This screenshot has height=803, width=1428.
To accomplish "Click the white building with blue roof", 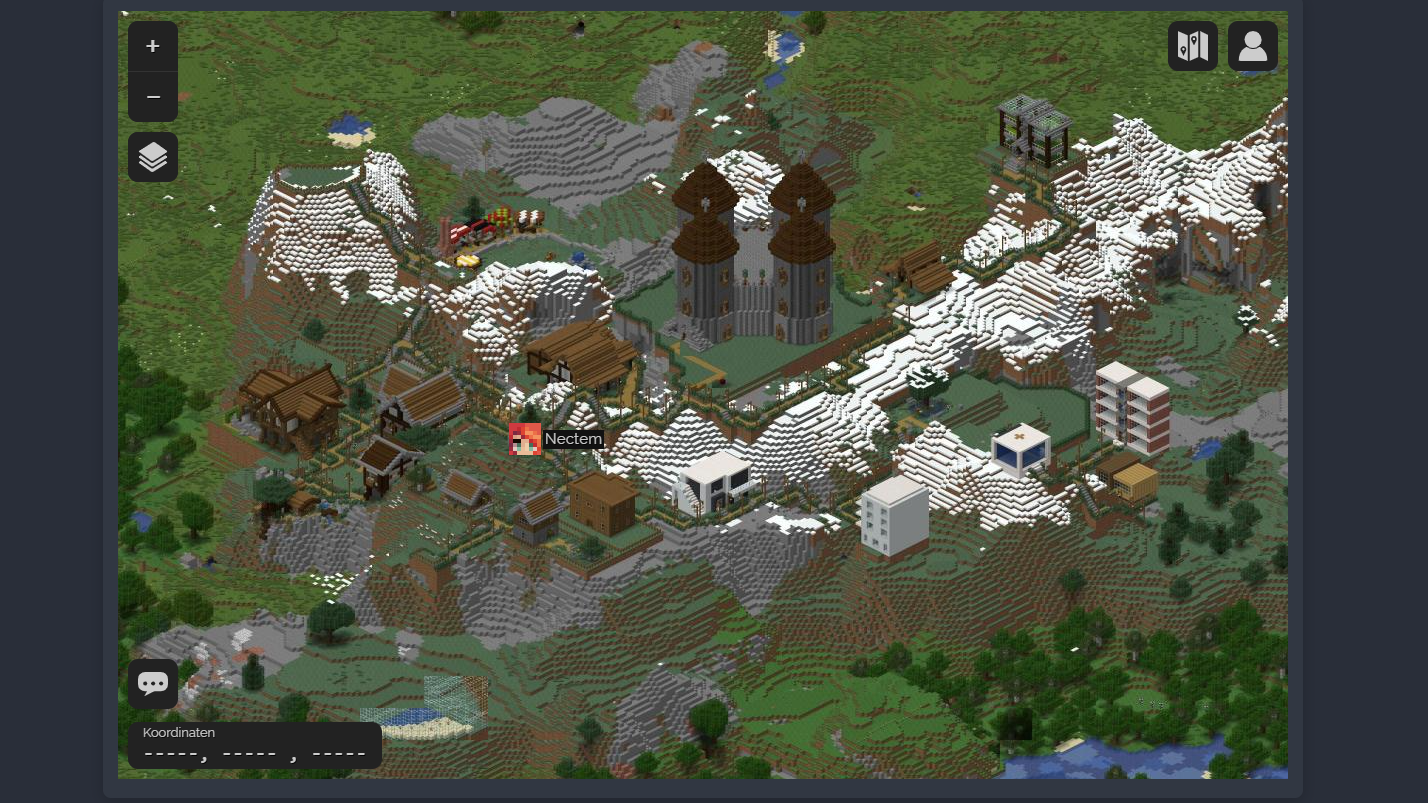I will tap(1020, 450).
